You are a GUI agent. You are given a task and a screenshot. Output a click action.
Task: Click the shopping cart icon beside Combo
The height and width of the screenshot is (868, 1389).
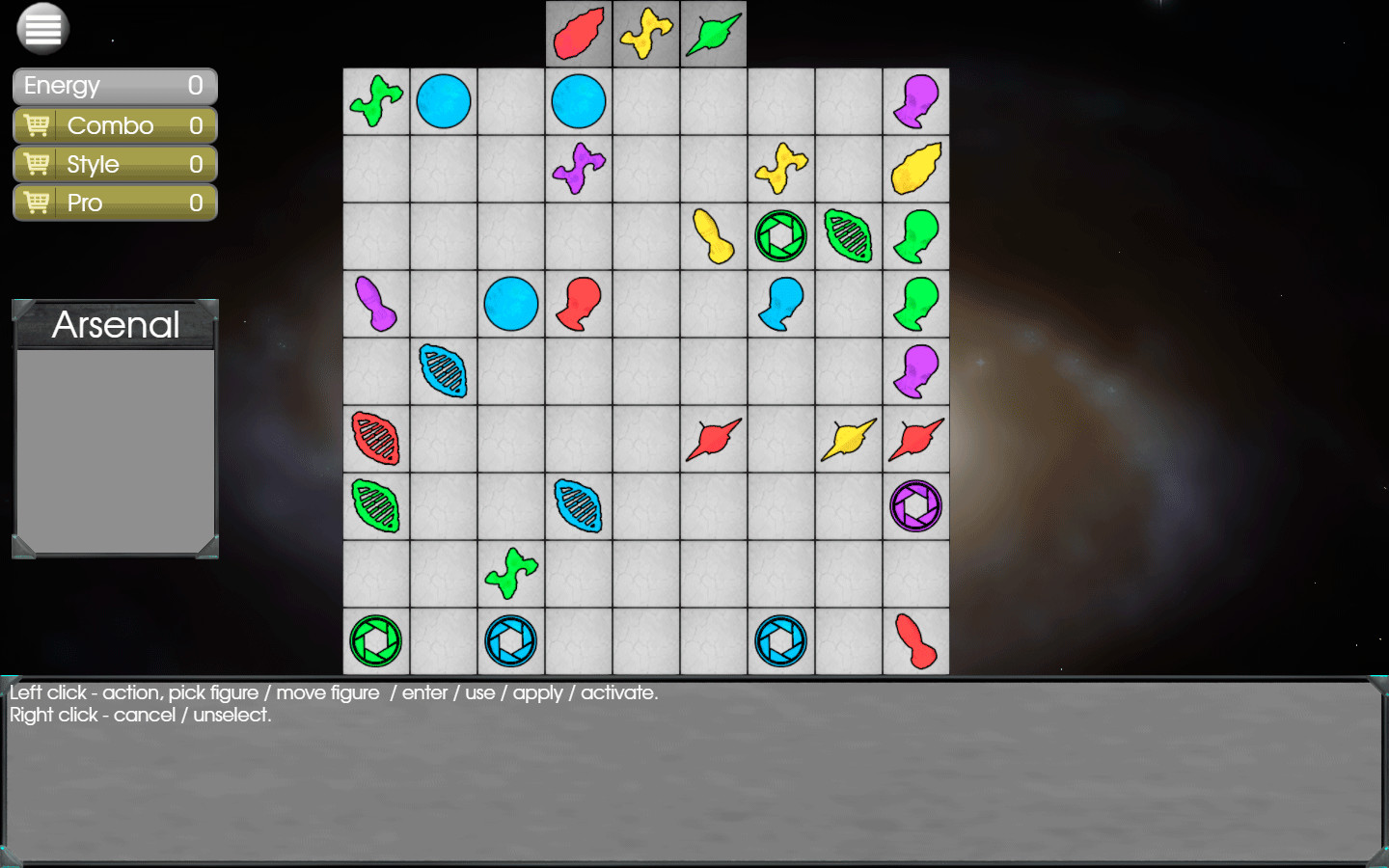(37, 124)
